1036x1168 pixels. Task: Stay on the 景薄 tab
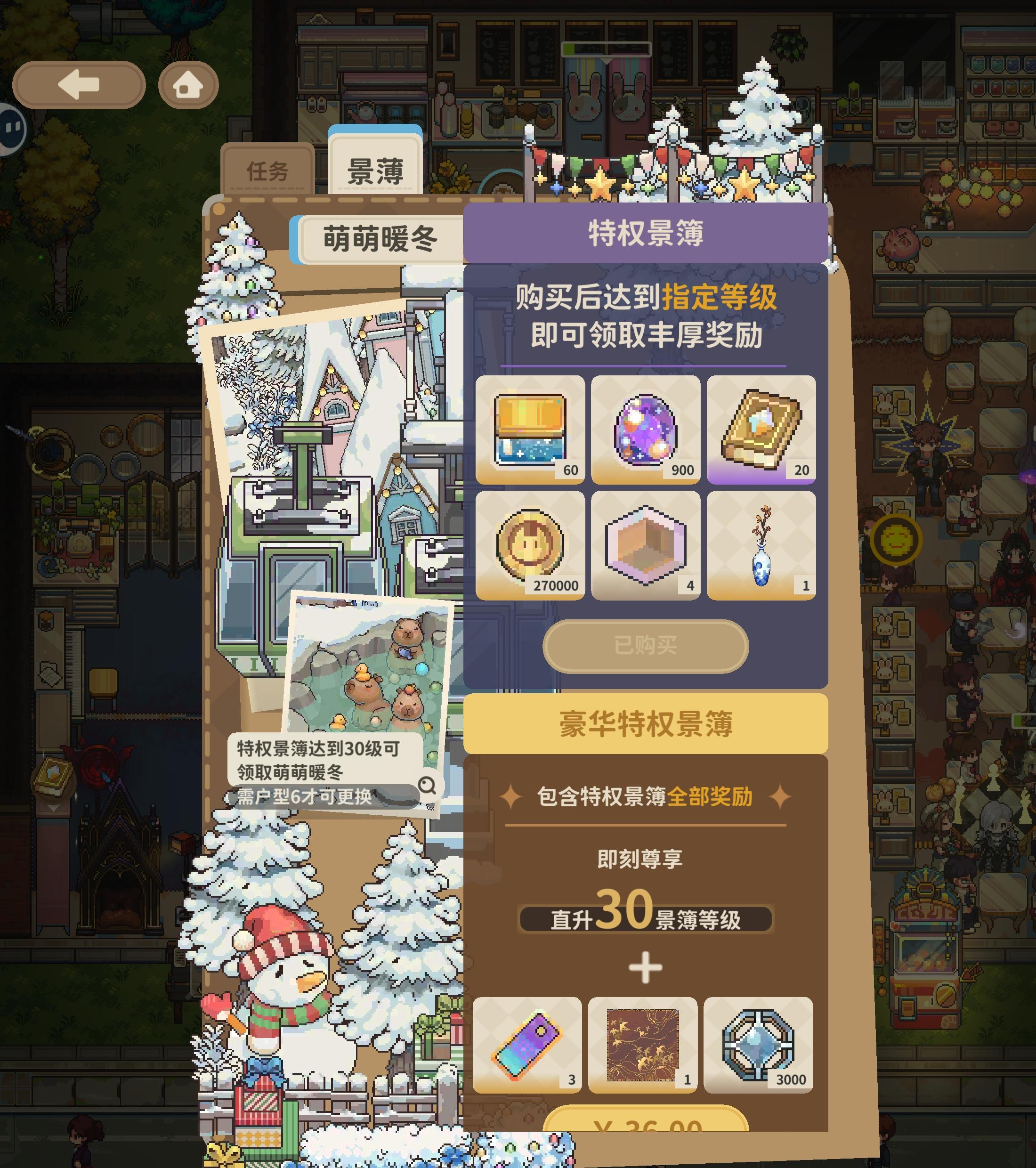point(375,169)
